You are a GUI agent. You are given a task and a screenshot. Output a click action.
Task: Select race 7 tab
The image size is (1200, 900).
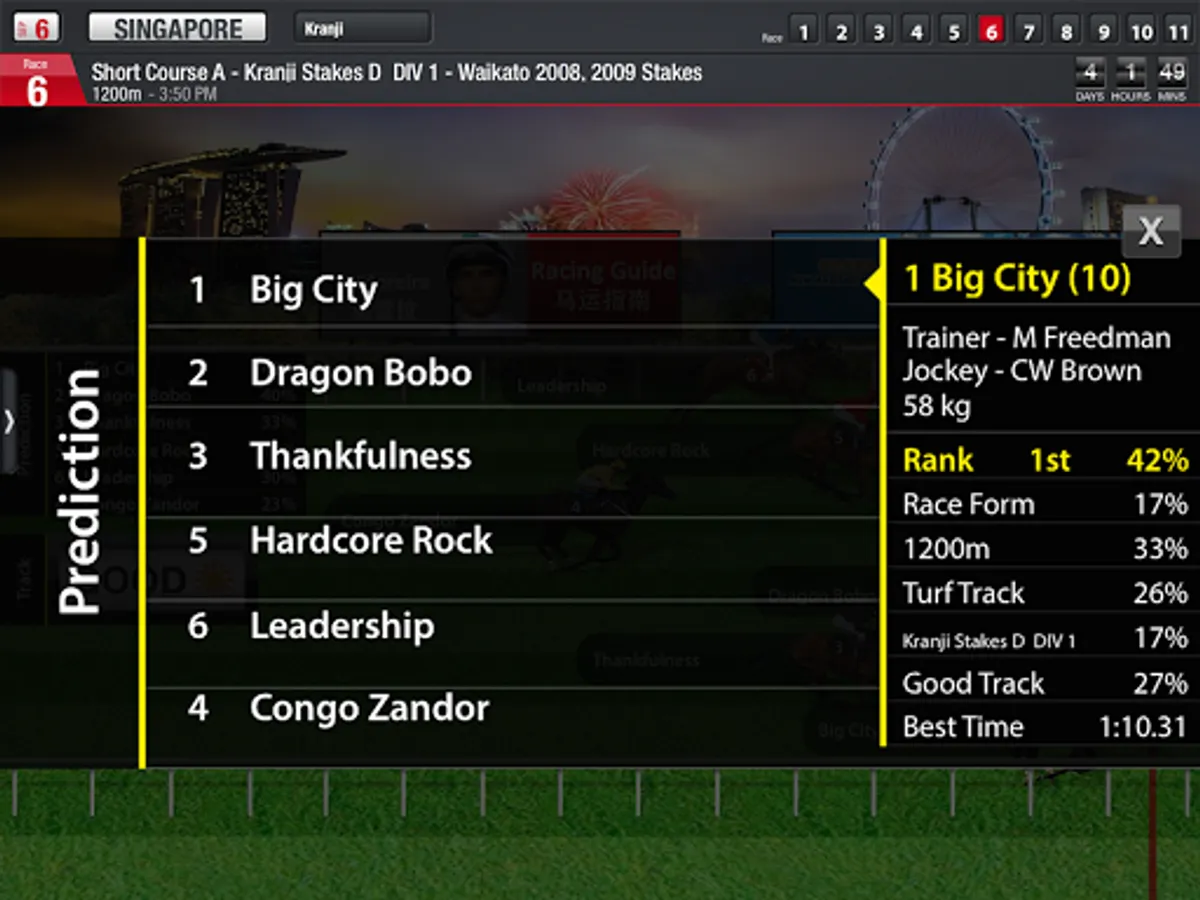click(1028, 30)
